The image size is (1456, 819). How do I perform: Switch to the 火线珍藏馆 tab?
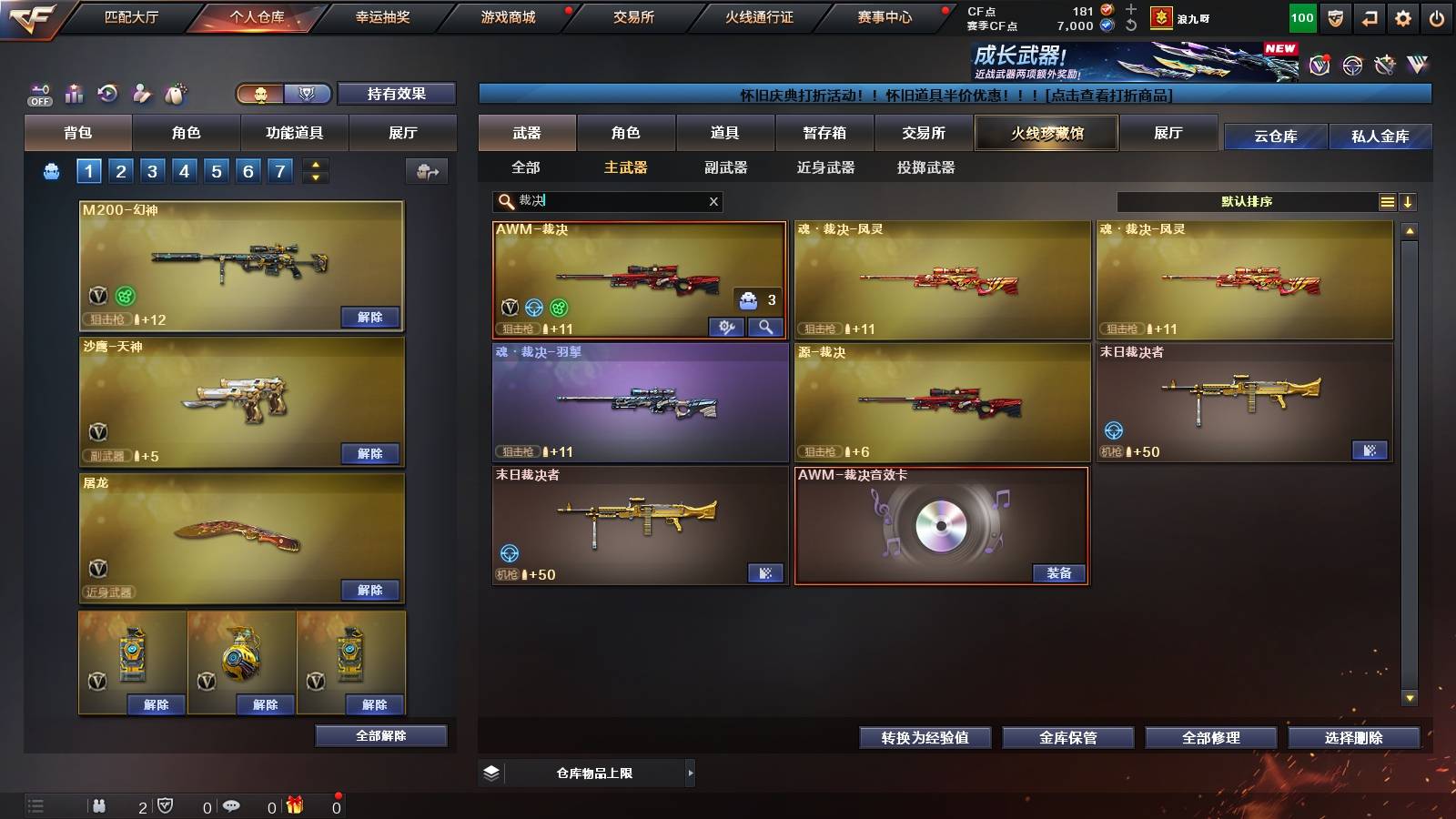pos(1046,133)
